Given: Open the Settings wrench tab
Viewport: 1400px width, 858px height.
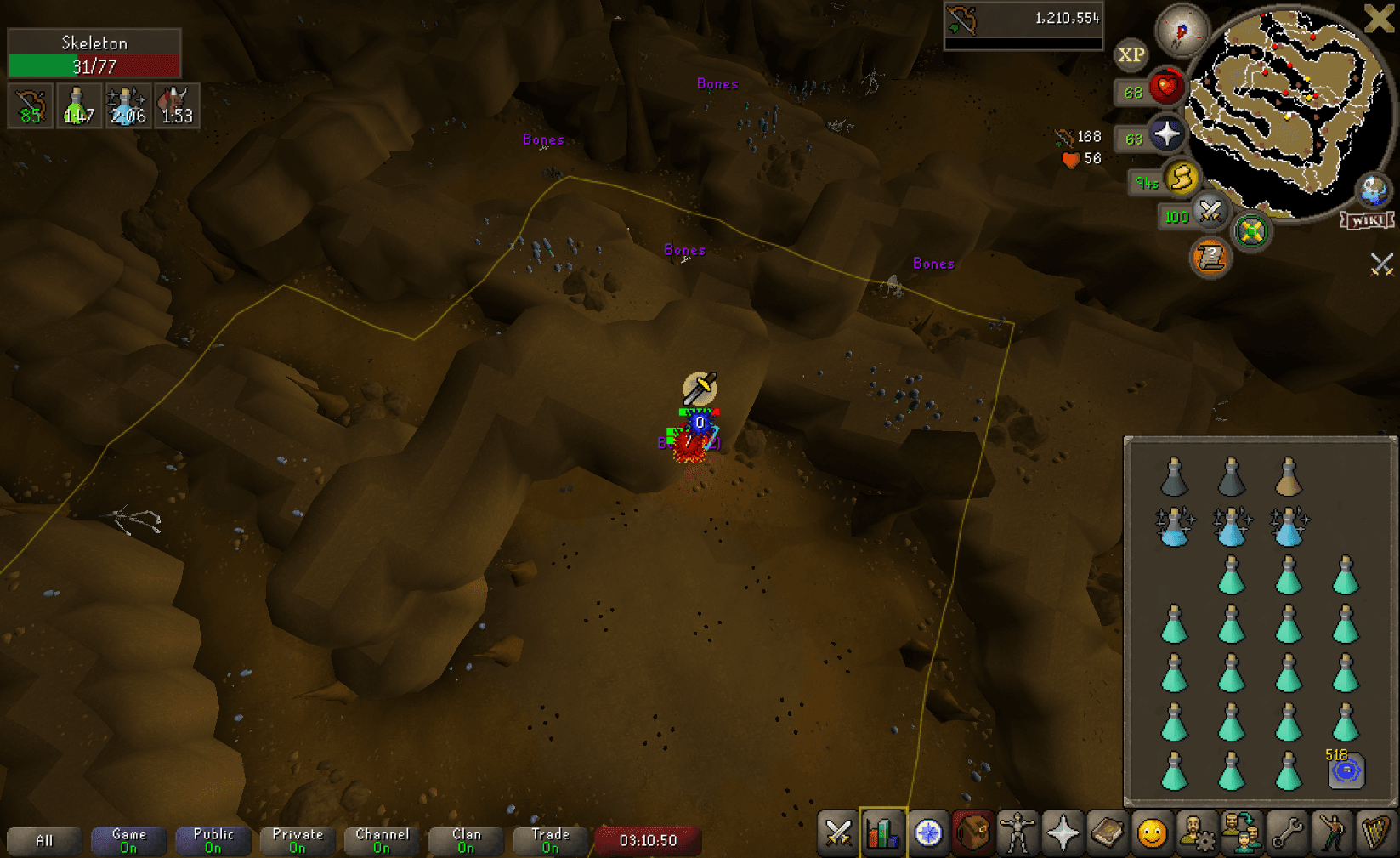Looking at the screenshot, I should [x=1285, y=835].
